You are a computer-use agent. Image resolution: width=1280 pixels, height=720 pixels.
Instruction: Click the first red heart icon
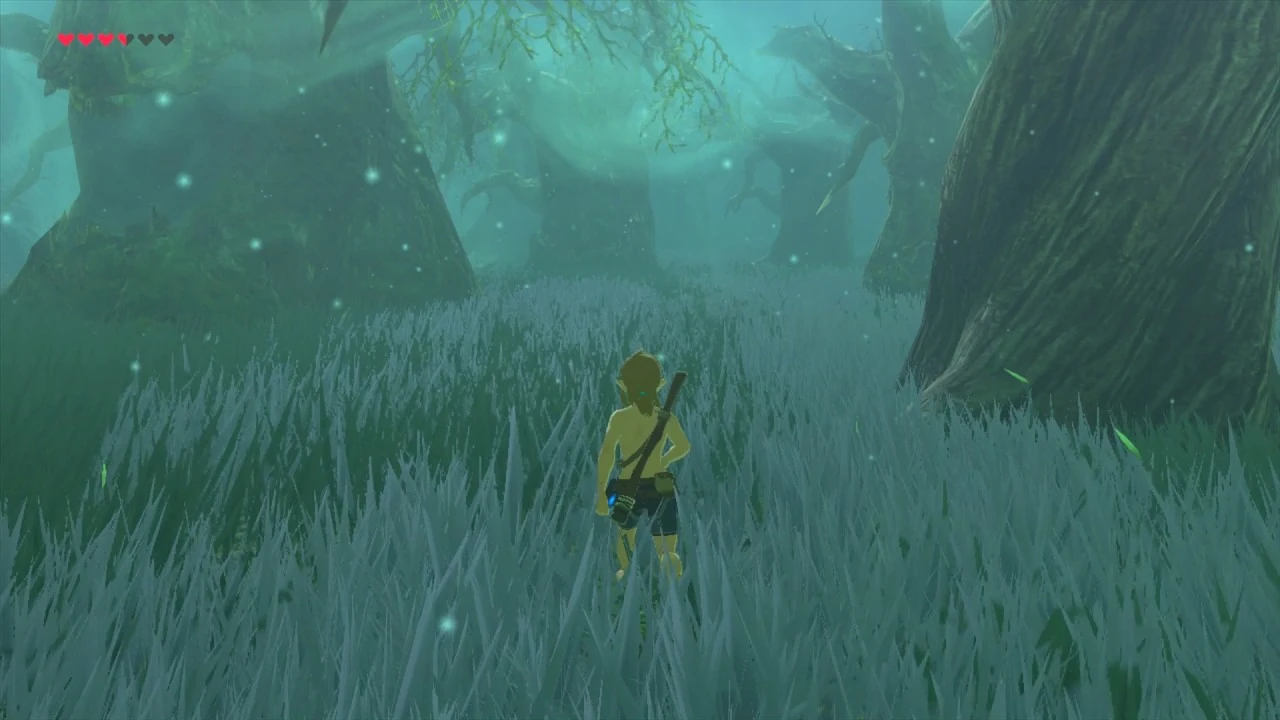coord(65,40)
